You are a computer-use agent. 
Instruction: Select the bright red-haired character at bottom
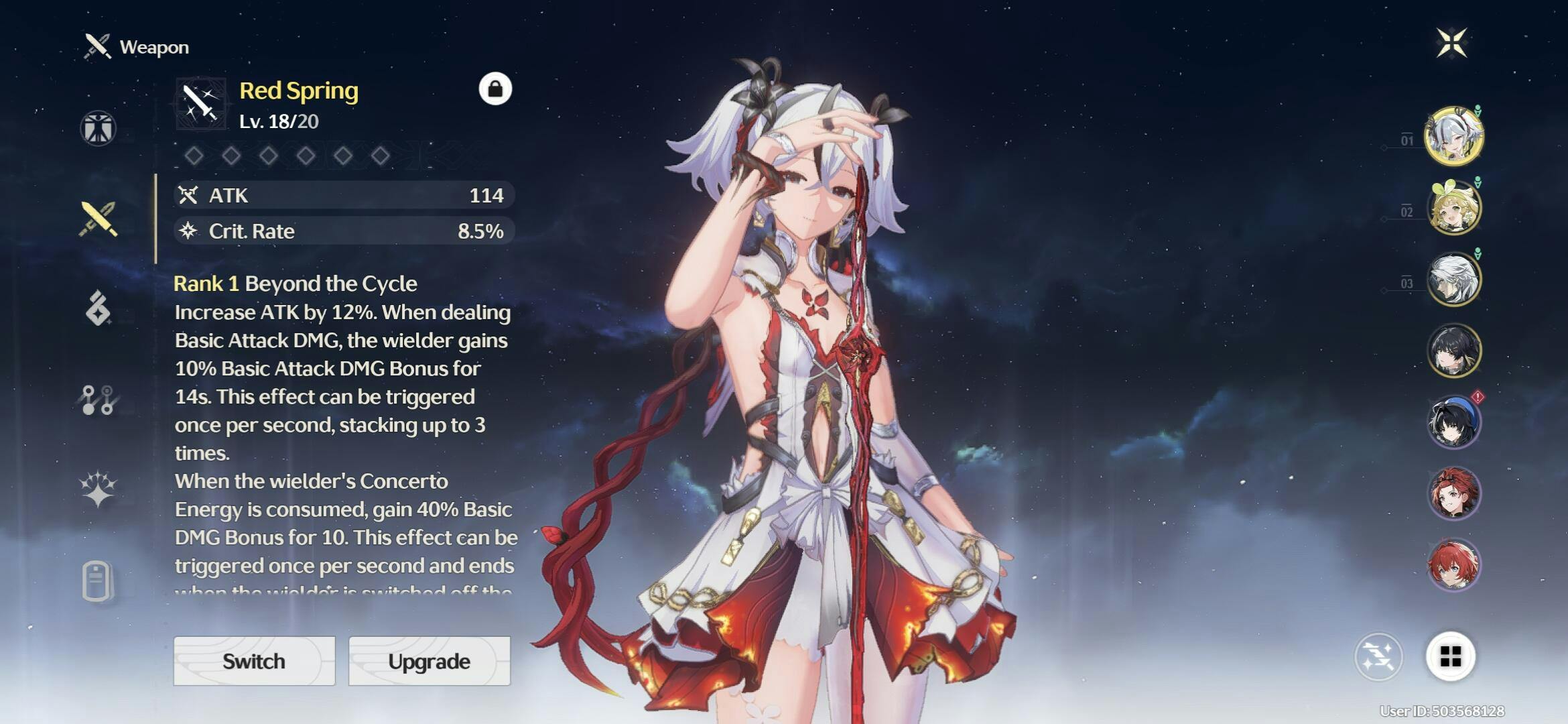(1453, 565)
